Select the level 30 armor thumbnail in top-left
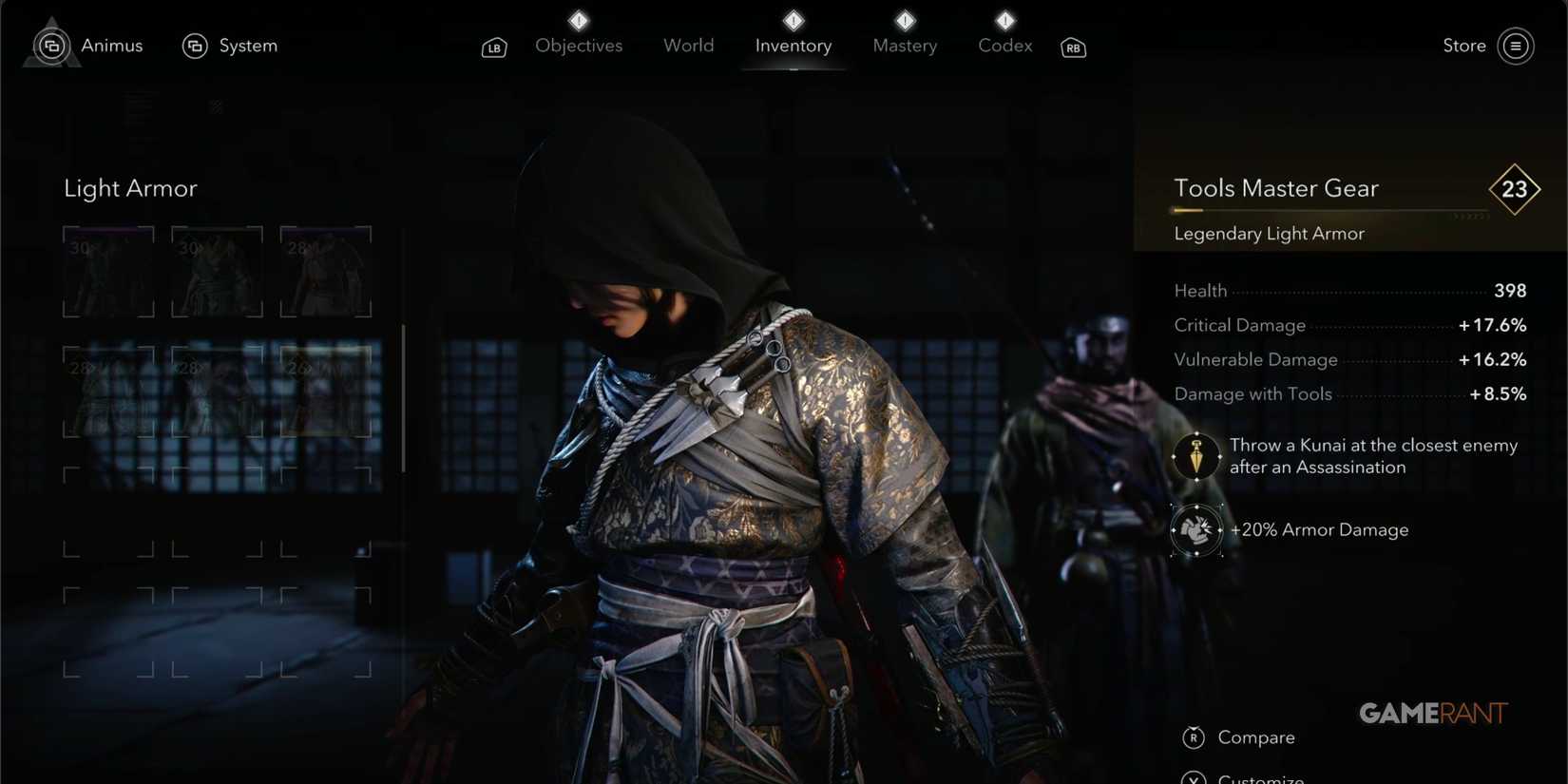1568x784 pixels. 108,271
